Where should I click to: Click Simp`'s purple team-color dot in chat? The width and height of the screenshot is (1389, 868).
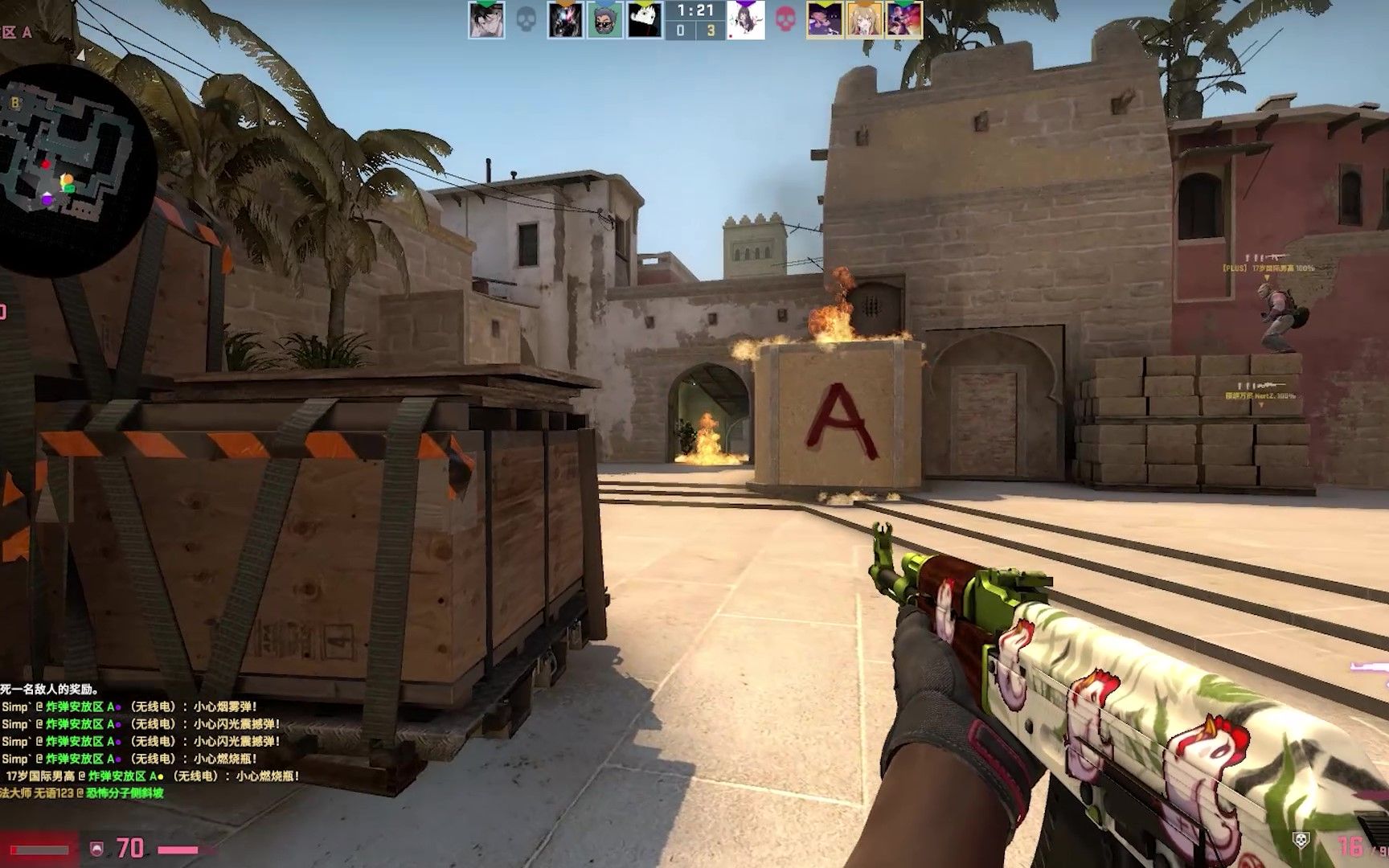pyautogui.click(x=117, y=708)
